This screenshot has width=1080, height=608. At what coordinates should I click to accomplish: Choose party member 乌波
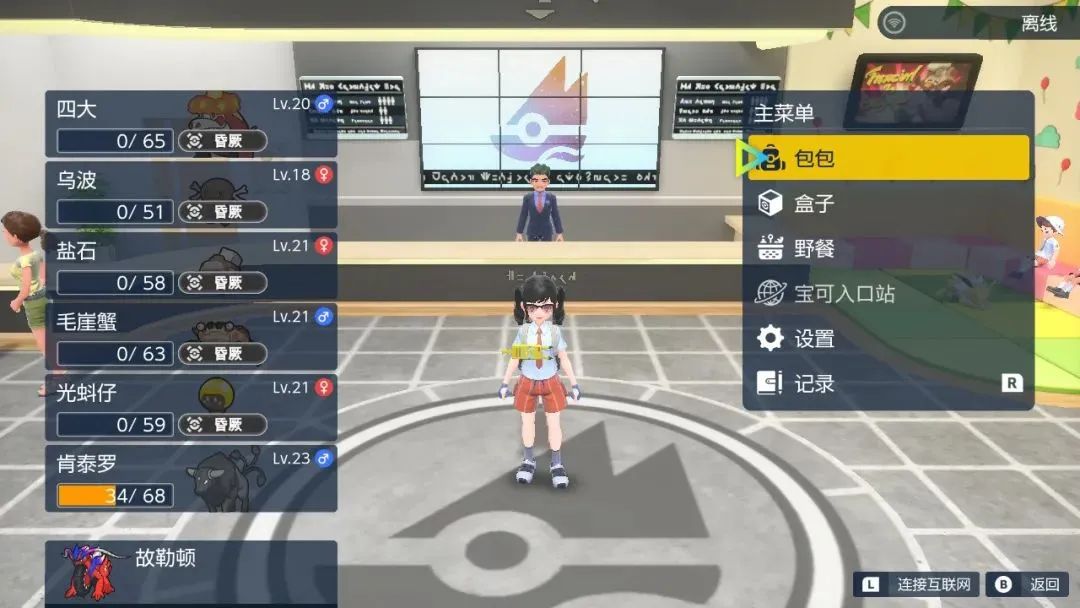tap(190, 196)
